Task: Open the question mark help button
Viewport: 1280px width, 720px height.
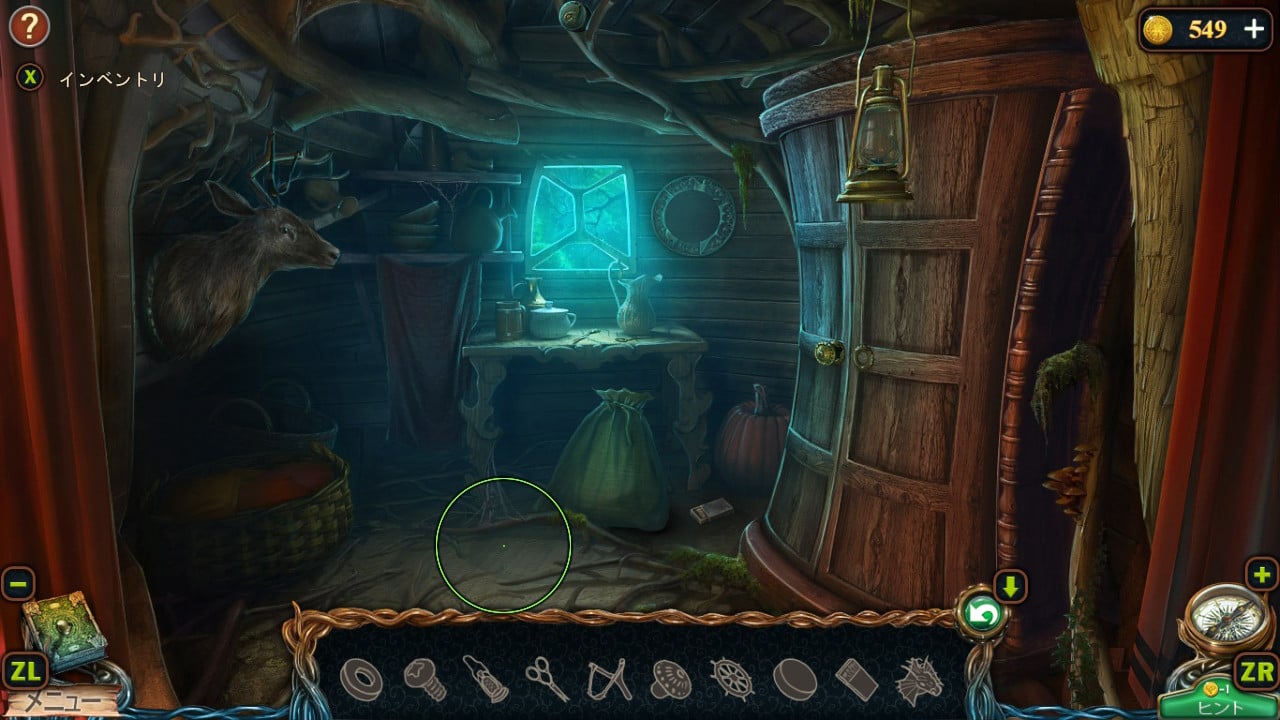Action: click(x=29, y=27)
